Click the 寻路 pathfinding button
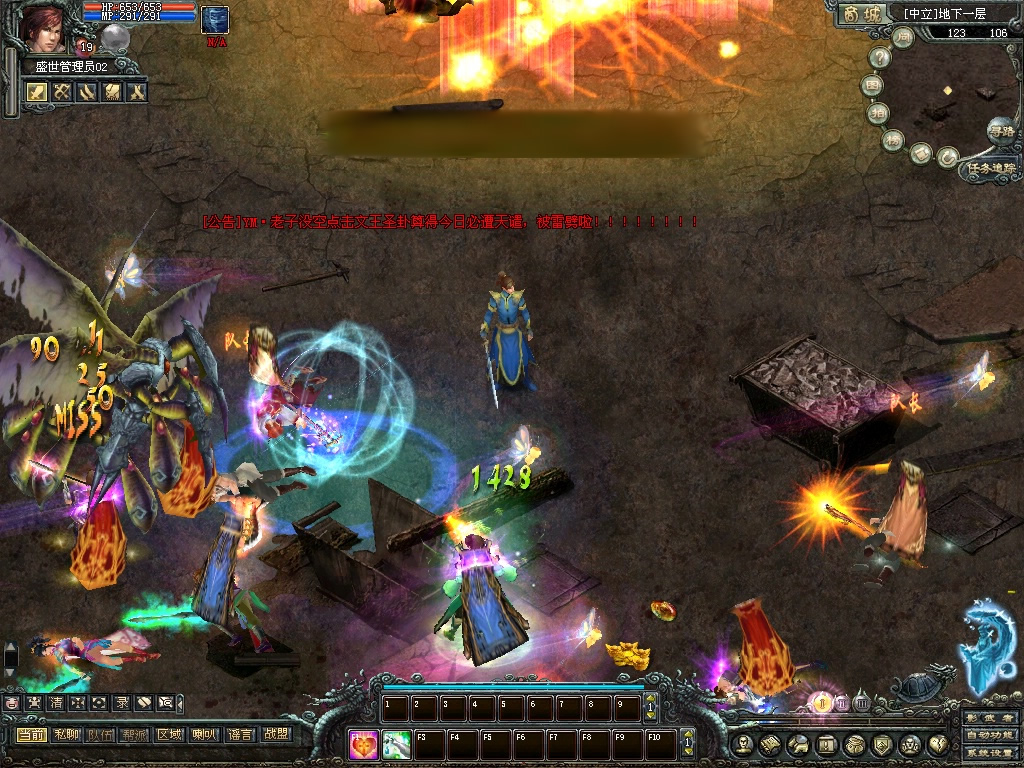The width and height of the screenshot is (1024, 768). point(999,130)
